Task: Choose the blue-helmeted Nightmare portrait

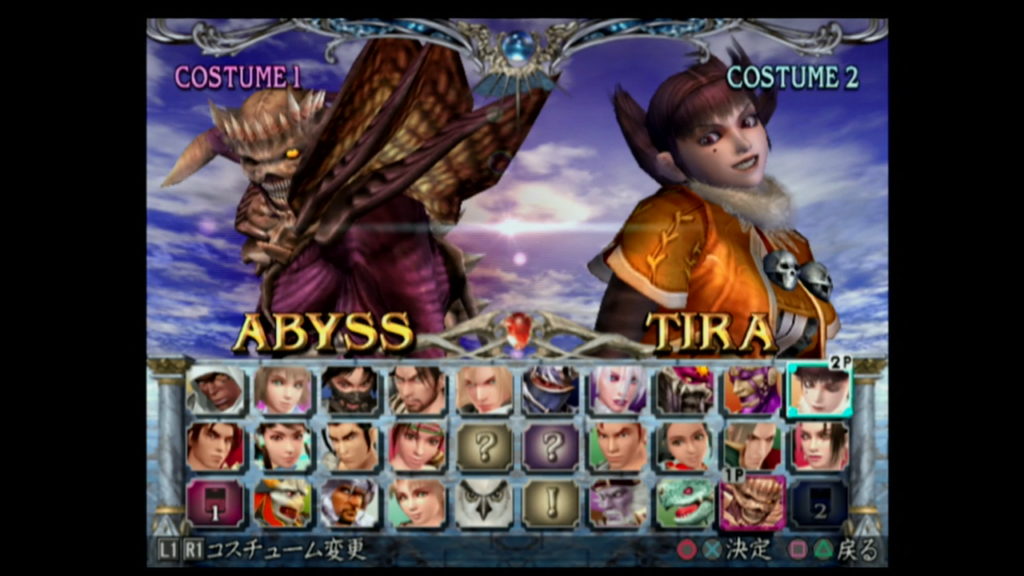Action: click(x=551, y=390)
